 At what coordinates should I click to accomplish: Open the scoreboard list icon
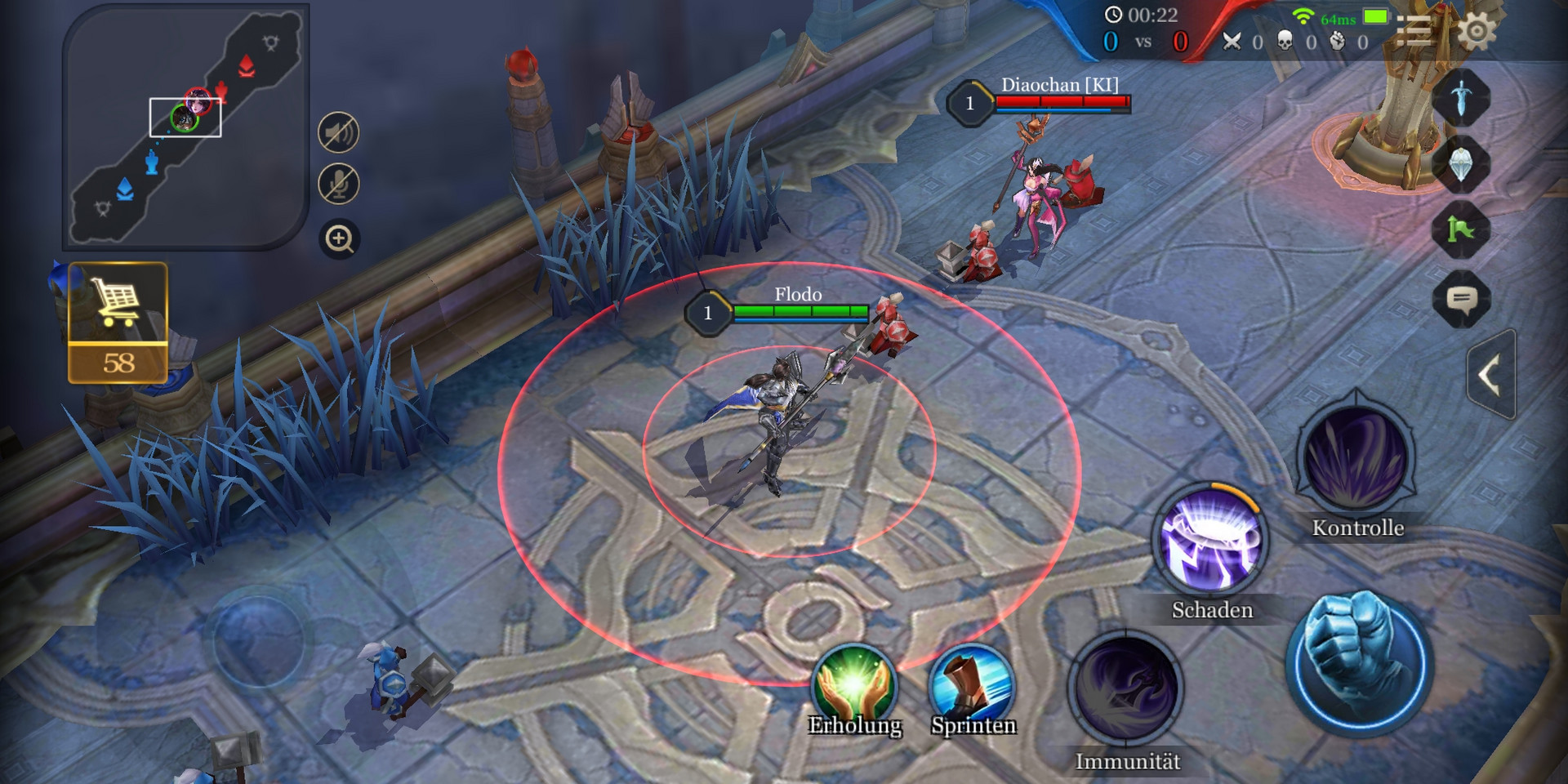coord(1414,33)
